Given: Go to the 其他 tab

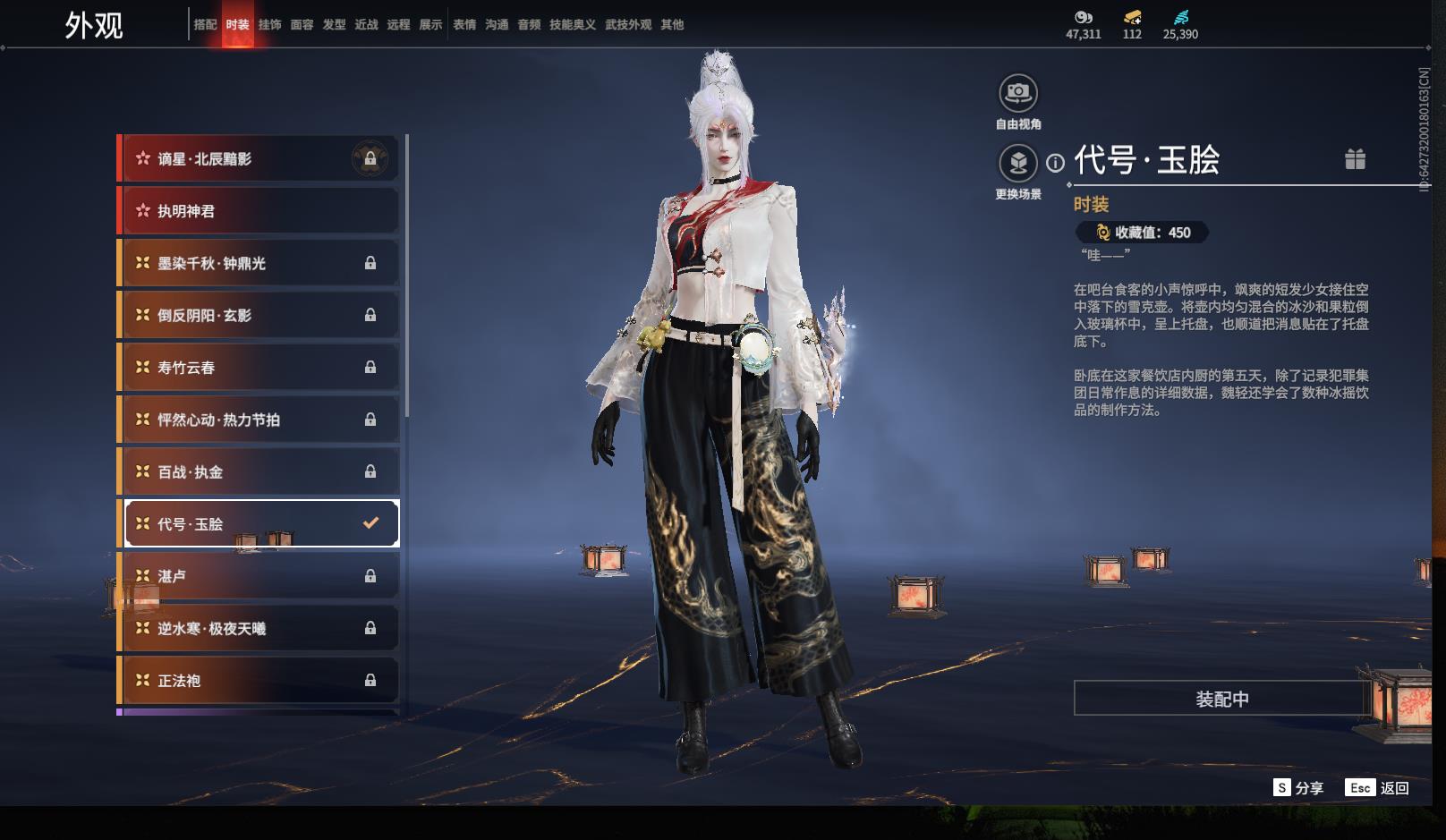Looking at the screenshot, I should (672, 25).
